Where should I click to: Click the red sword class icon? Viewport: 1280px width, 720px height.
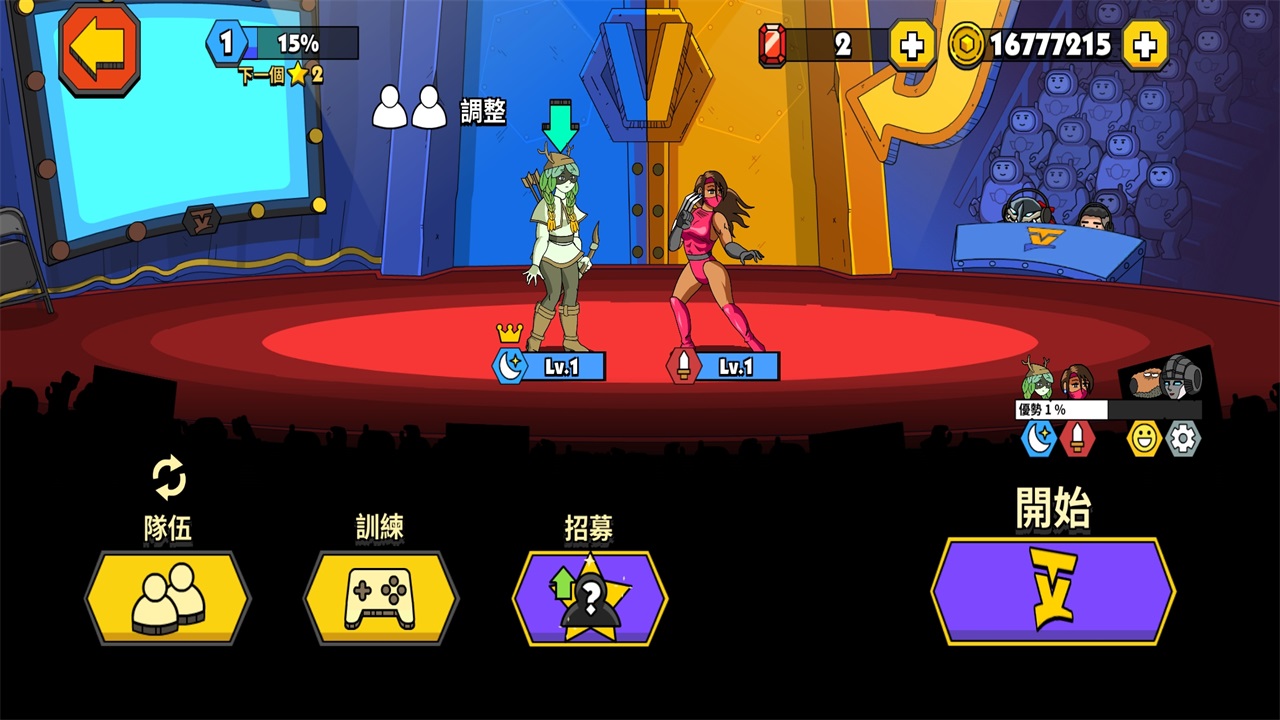pyautogui.click(x=1077, y=438)
